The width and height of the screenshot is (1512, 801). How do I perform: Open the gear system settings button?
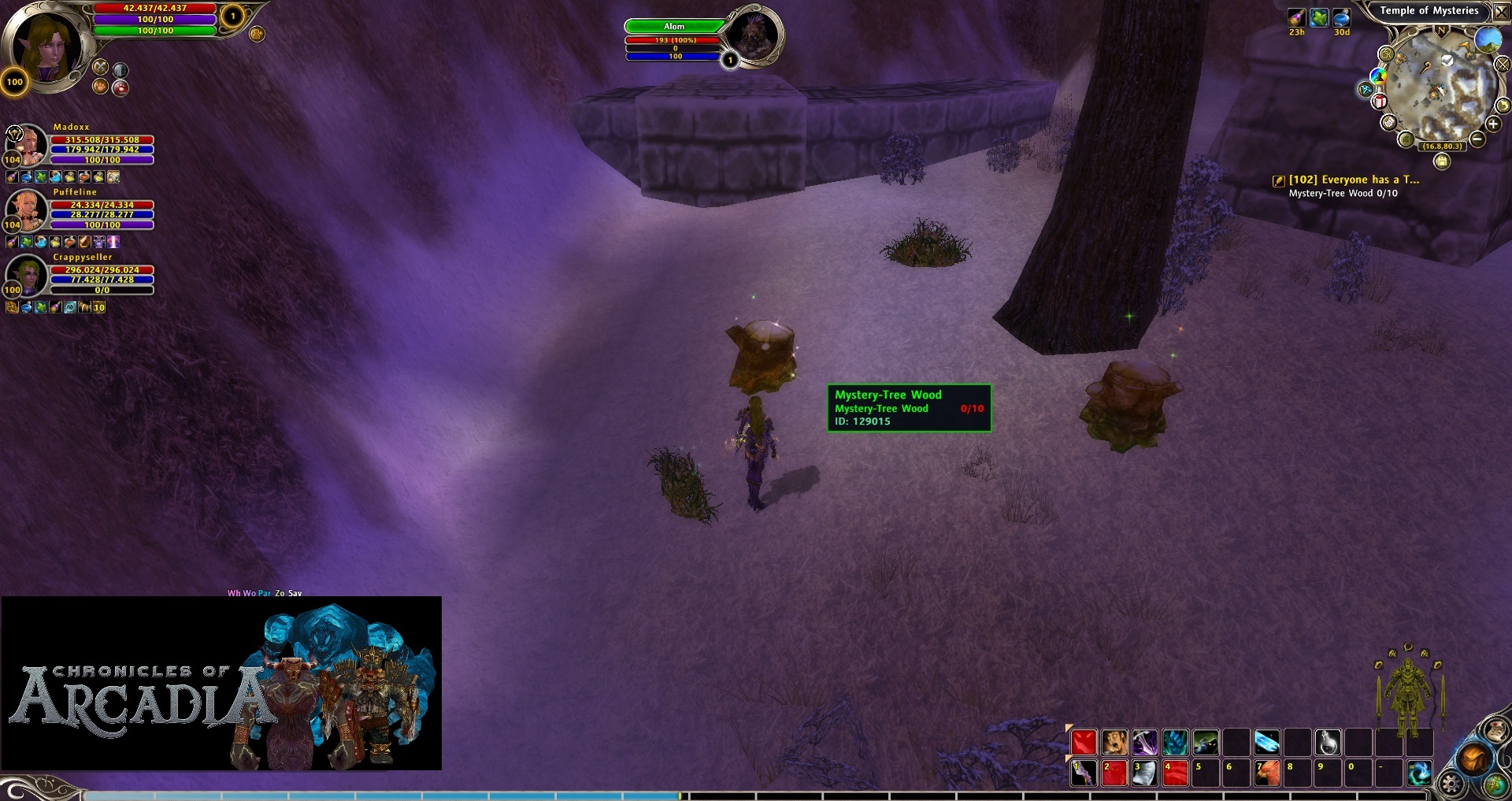(1451, 784)
